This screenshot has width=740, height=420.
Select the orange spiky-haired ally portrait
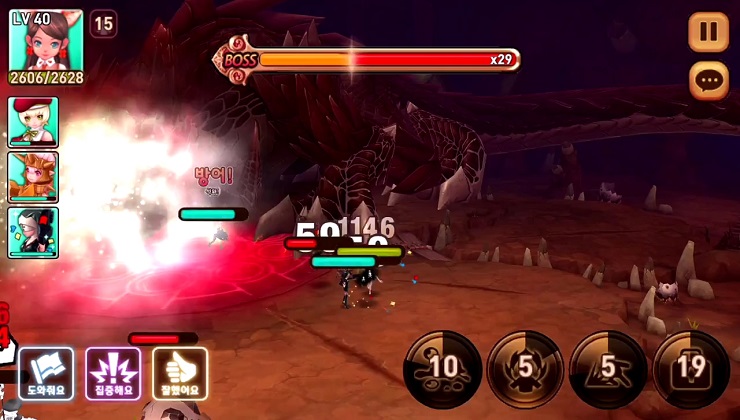click(33, 177)
